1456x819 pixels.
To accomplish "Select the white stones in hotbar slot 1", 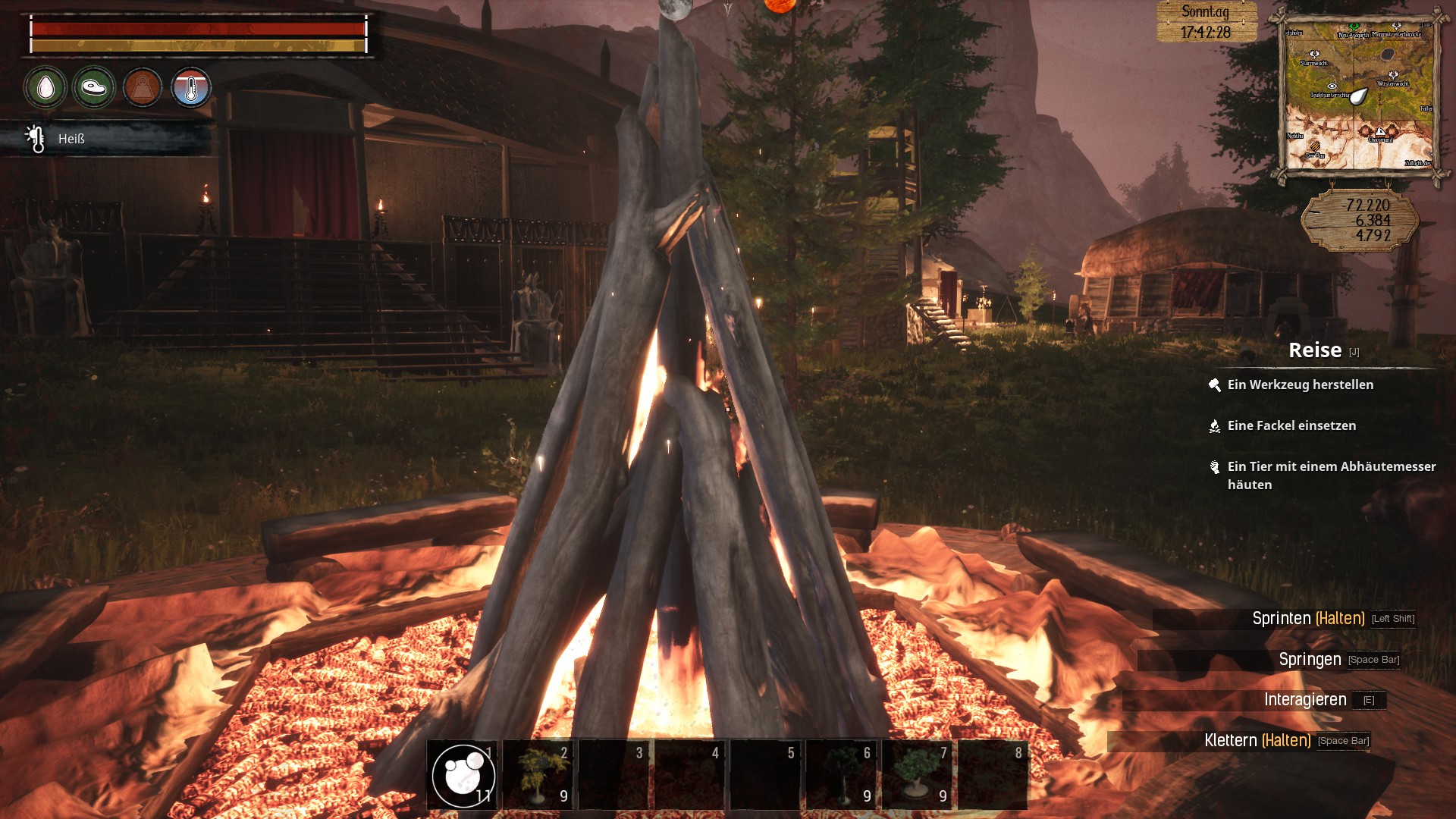I will coord(463,775).
